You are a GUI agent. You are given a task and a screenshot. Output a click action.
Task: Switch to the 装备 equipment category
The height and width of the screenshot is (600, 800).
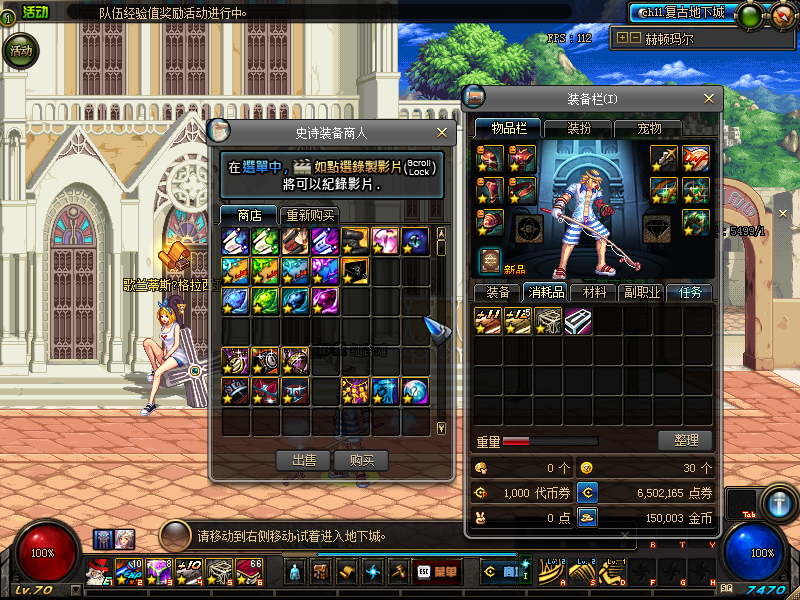(498, 293)
